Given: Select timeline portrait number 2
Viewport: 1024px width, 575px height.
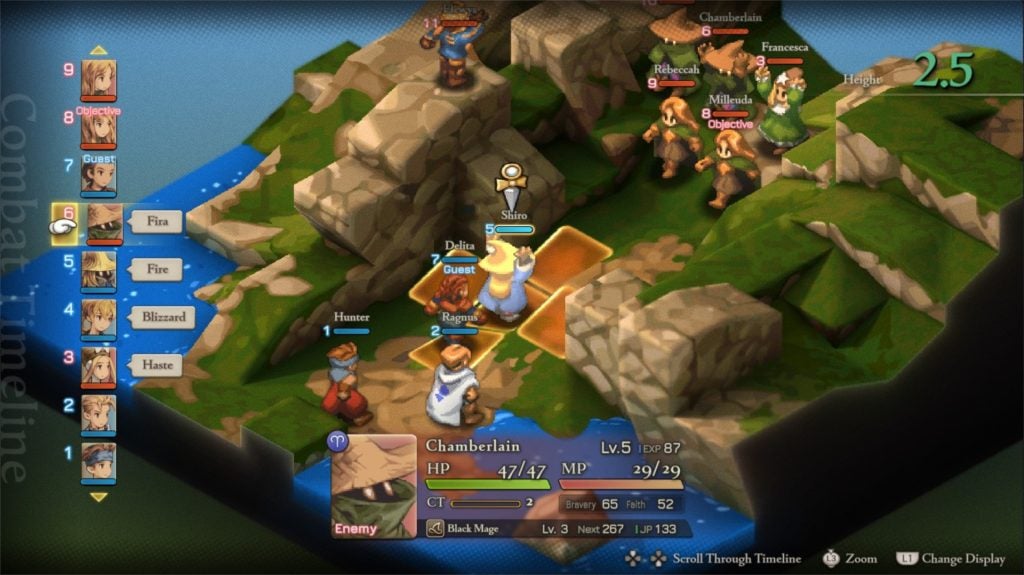Looking at the screenshot, I should point(98,413).
